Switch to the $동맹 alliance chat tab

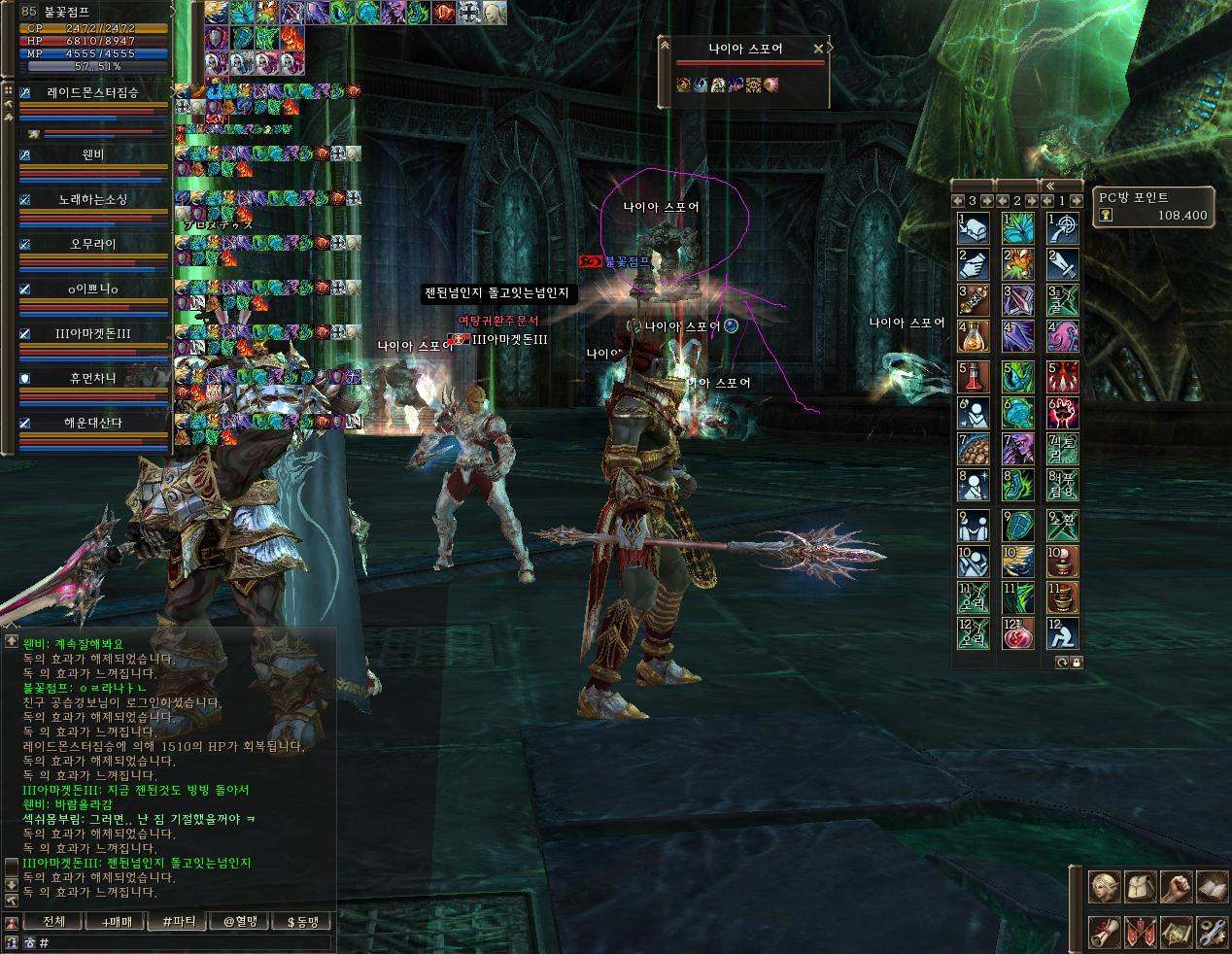302,921
